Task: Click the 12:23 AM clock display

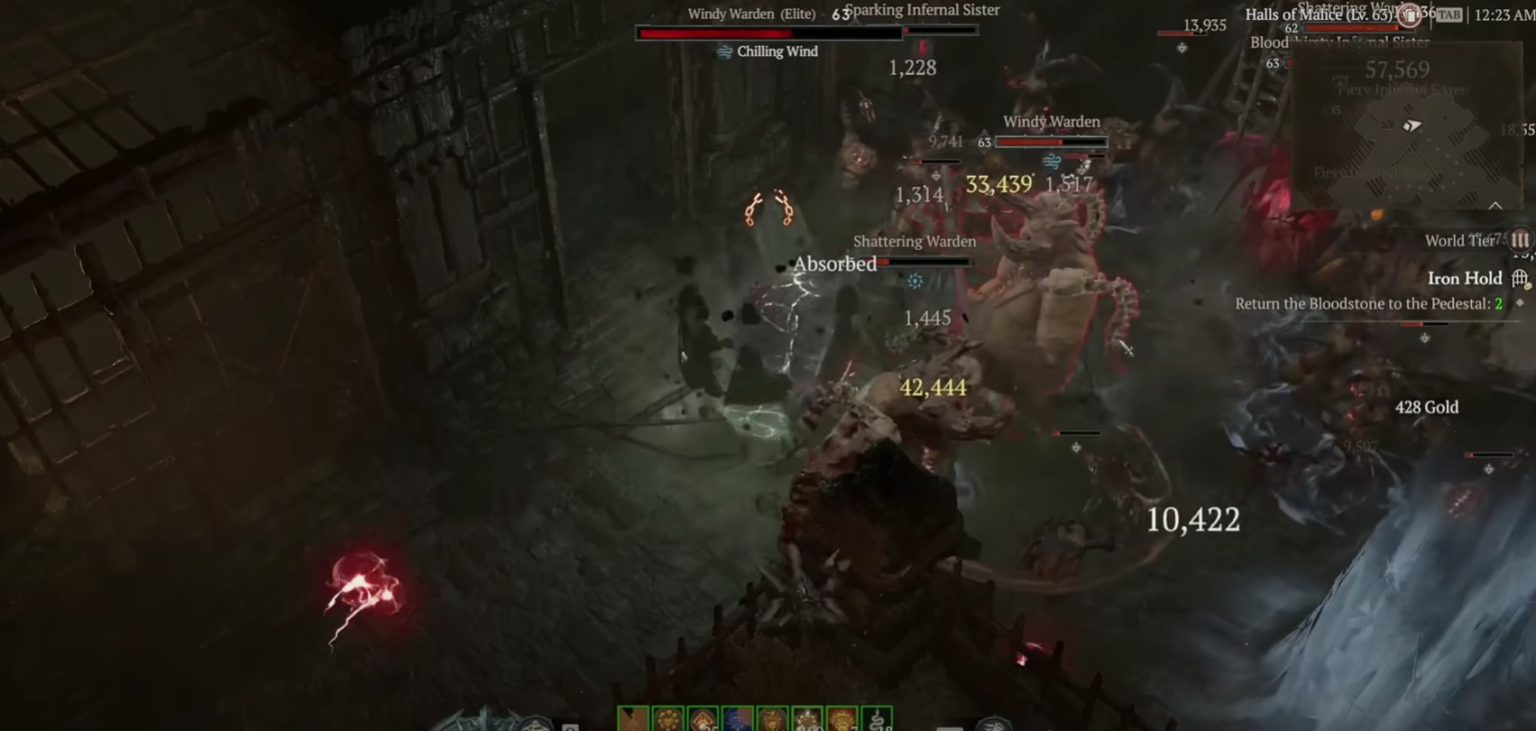Action: tap(1500, 14)
